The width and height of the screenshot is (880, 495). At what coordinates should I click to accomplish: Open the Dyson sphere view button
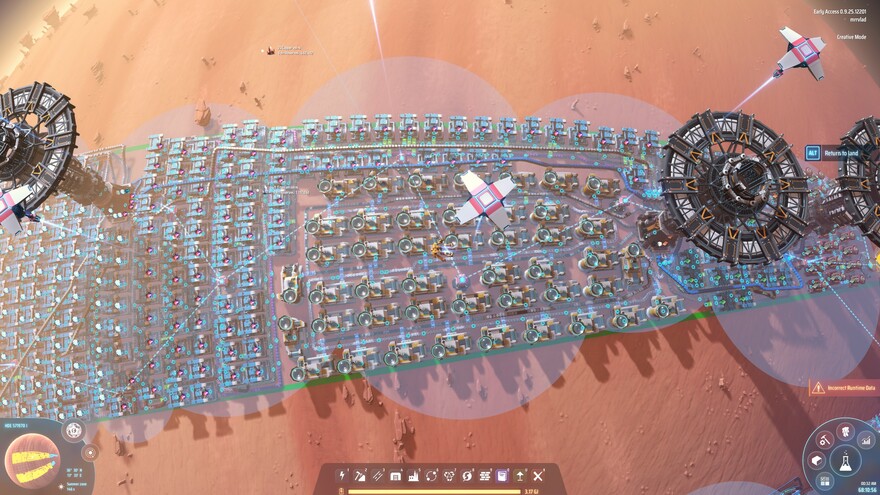click(x=73, y=431)
